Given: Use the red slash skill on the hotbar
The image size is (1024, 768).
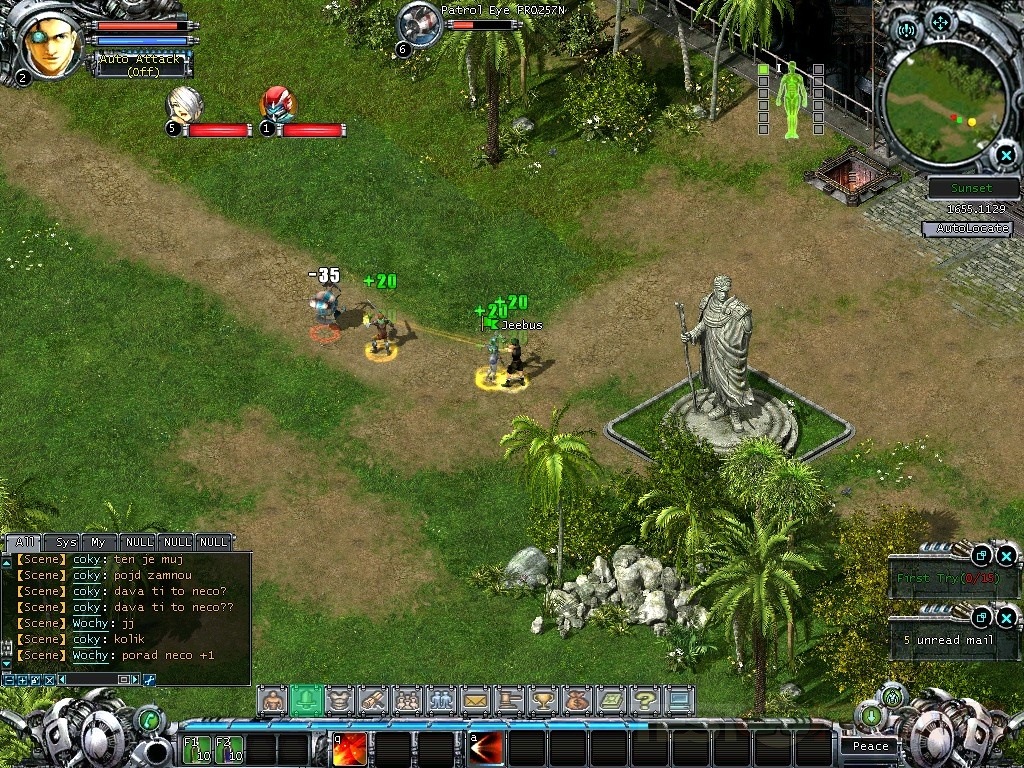Looking at the screenshot, I should (x=485, y=749).
